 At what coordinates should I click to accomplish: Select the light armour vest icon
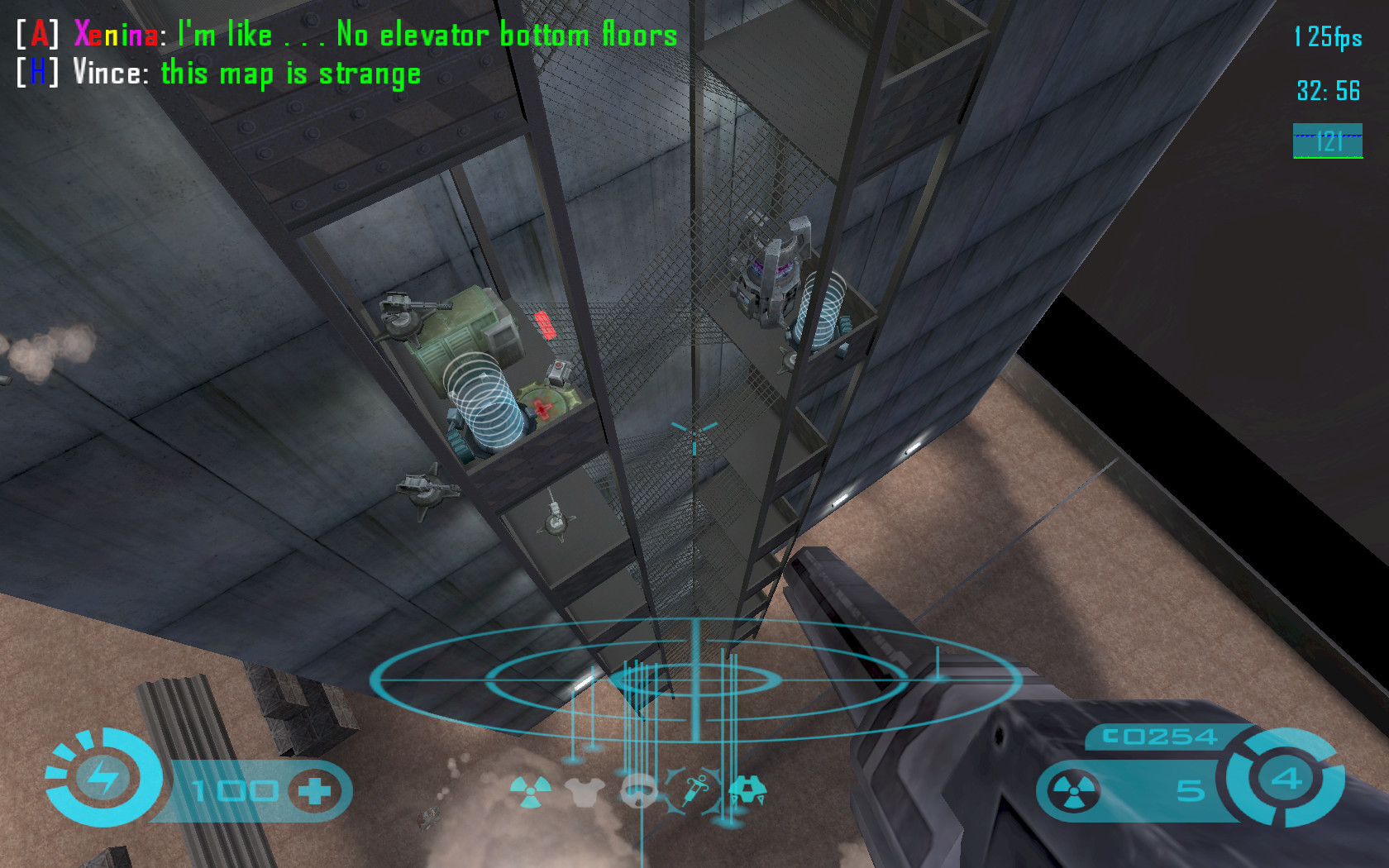585,792
